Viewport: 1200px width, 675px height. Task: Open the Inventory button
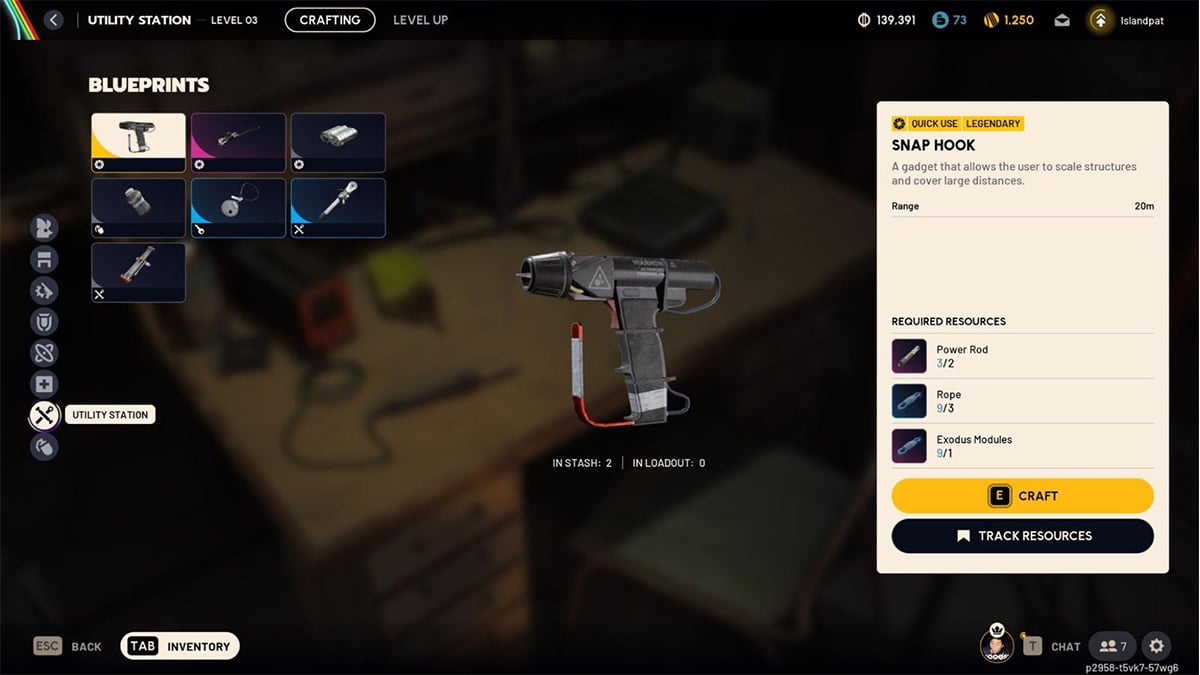[180, 646]
